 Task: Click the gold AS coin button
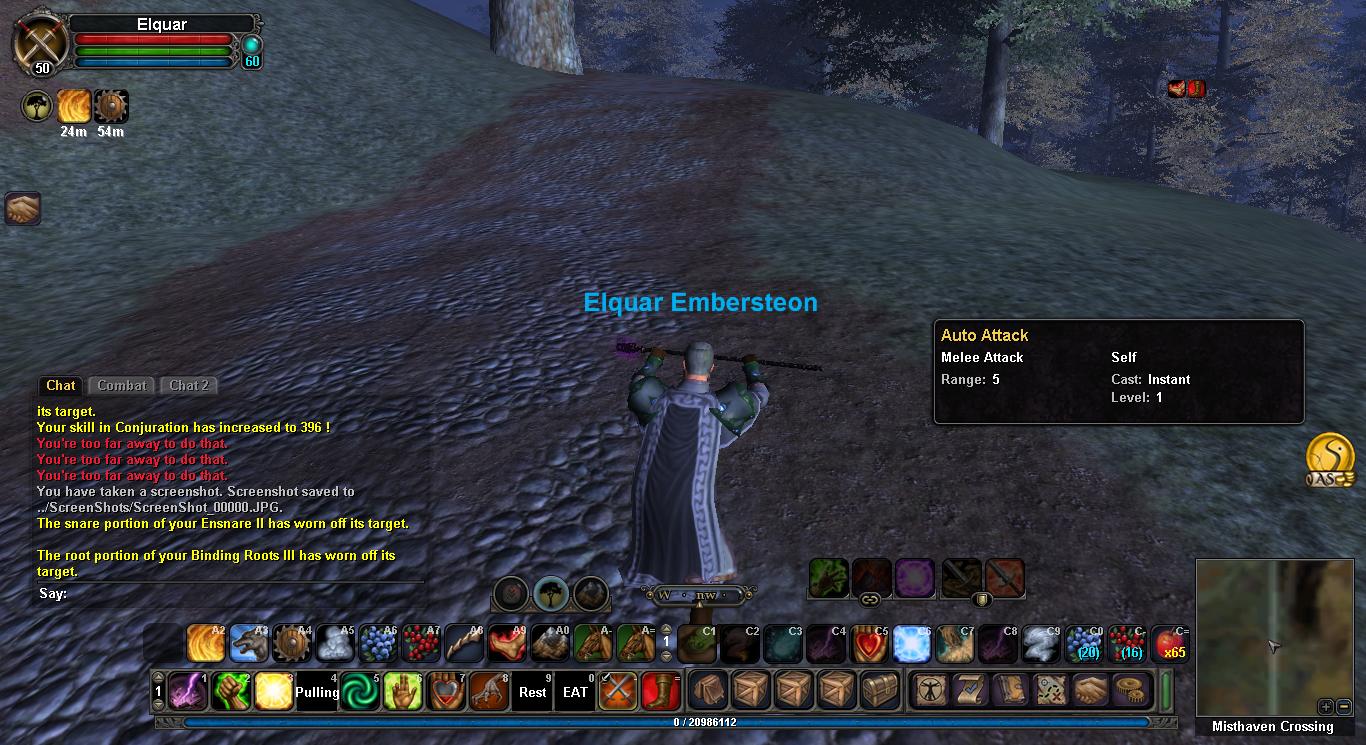point(1330,455)
